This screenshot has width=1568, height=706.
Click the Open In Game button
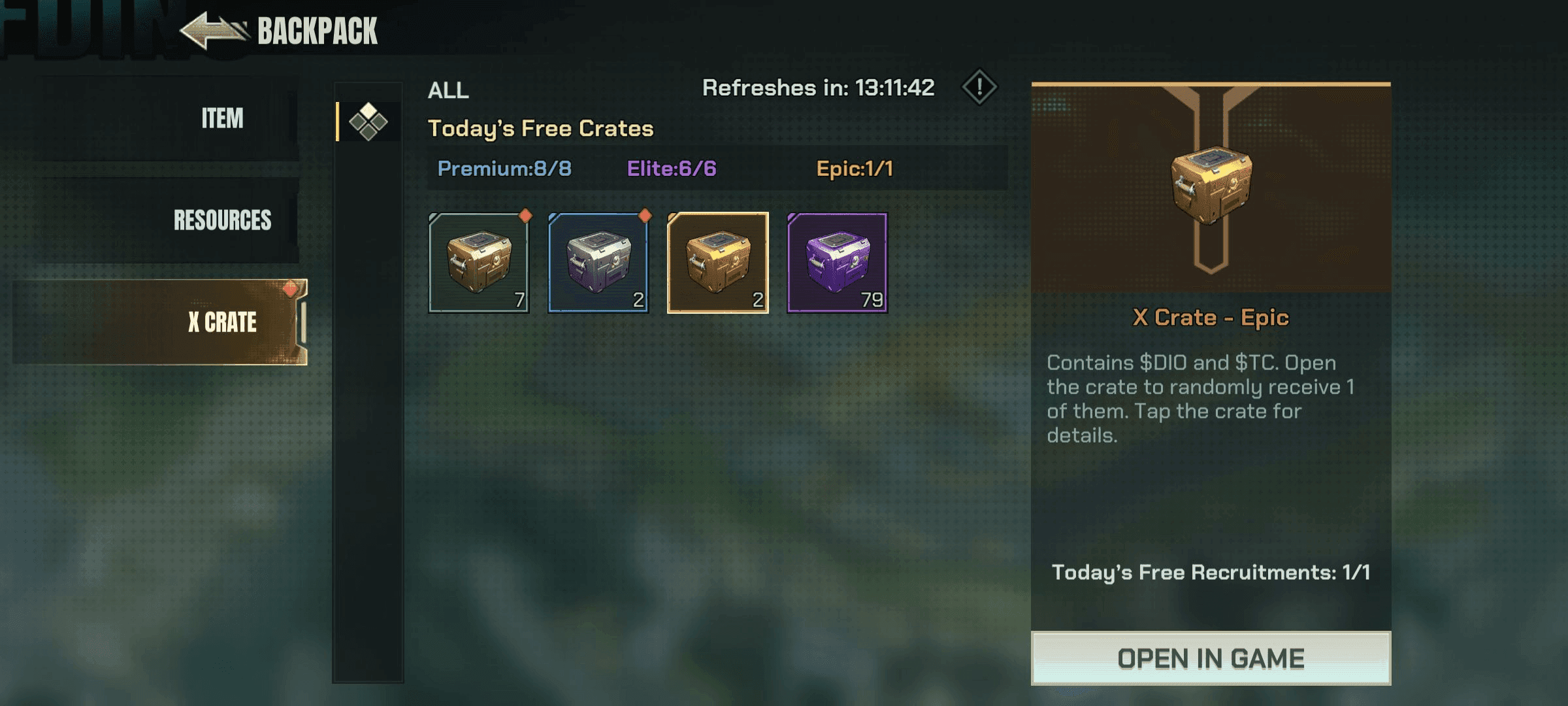tap(1211, 658)
